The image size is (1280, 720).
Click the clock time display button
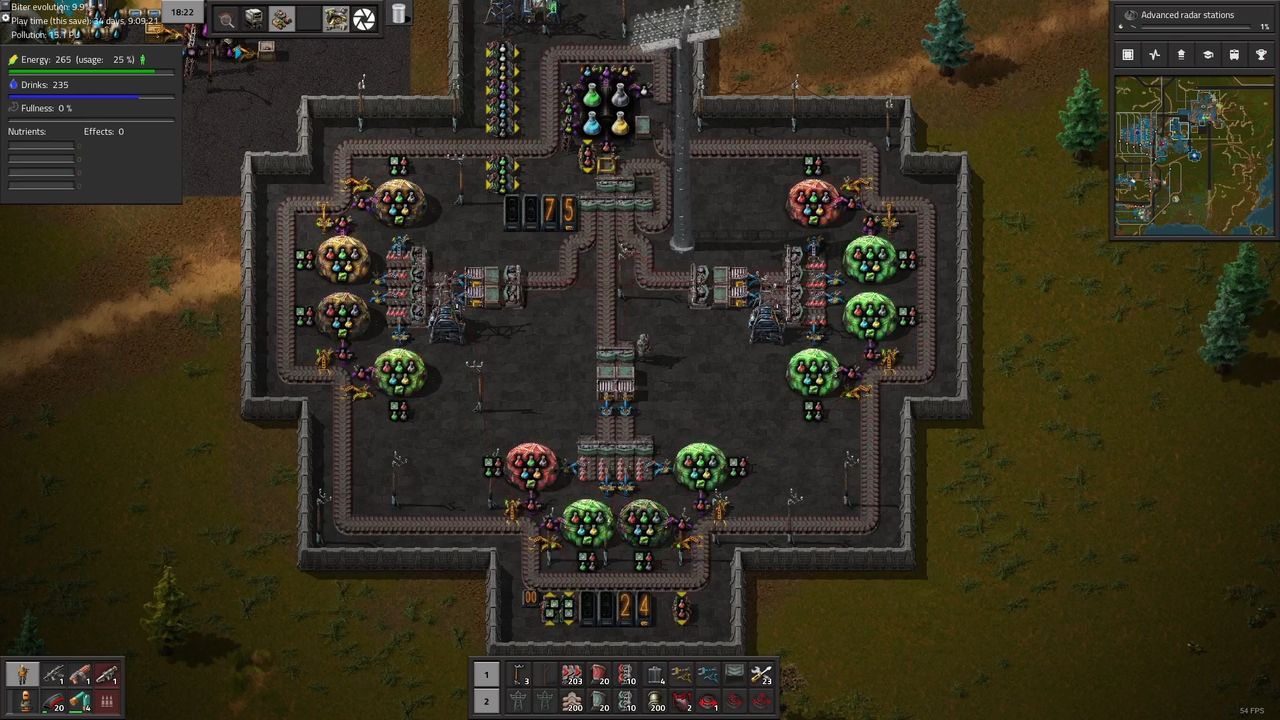click(182, 12)
